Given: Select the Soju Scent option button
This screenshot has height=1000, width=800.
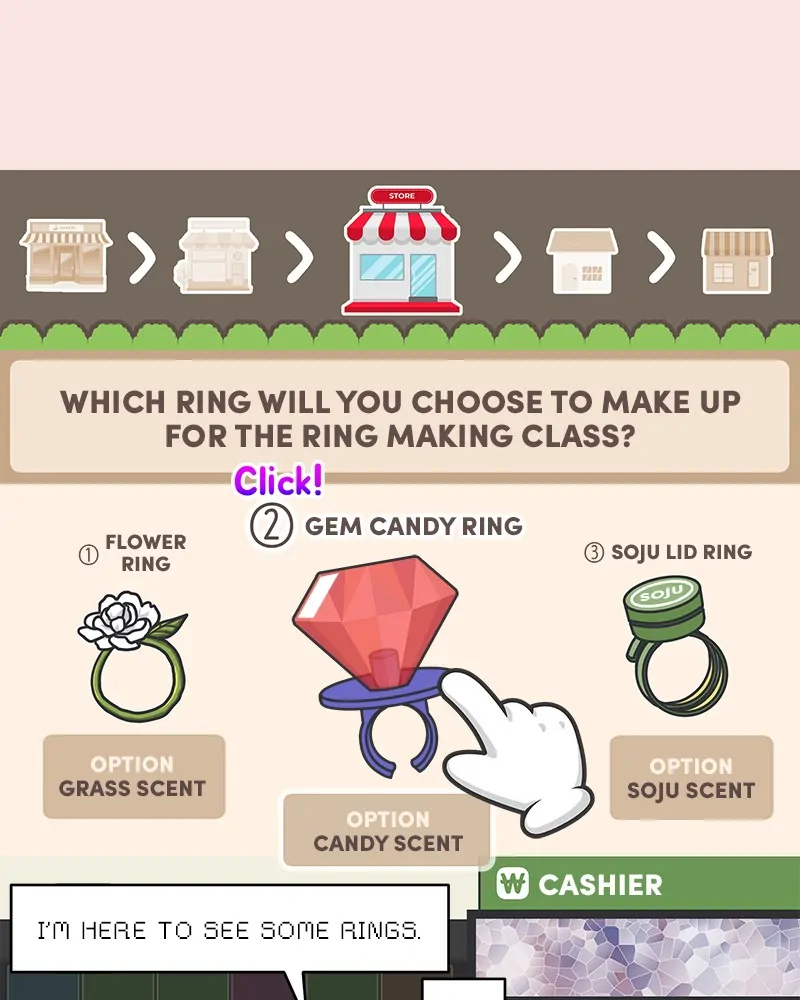Looking at the screenshot, I should [x=691, y=778].
